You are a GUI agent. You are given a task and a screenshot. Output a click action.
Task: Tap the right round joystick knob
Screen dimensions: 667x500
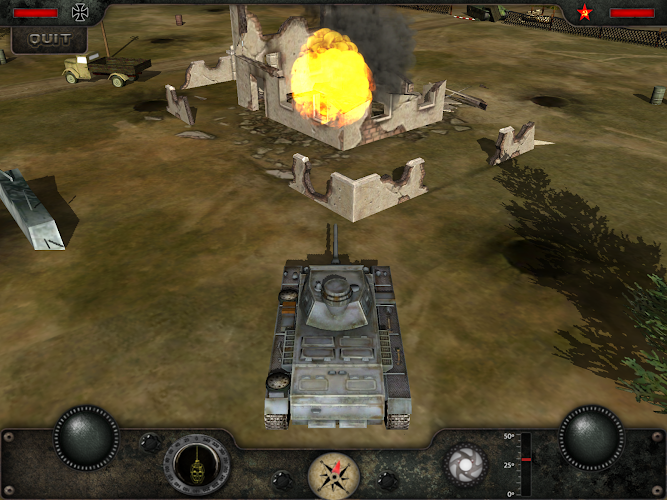click(591, 436)
